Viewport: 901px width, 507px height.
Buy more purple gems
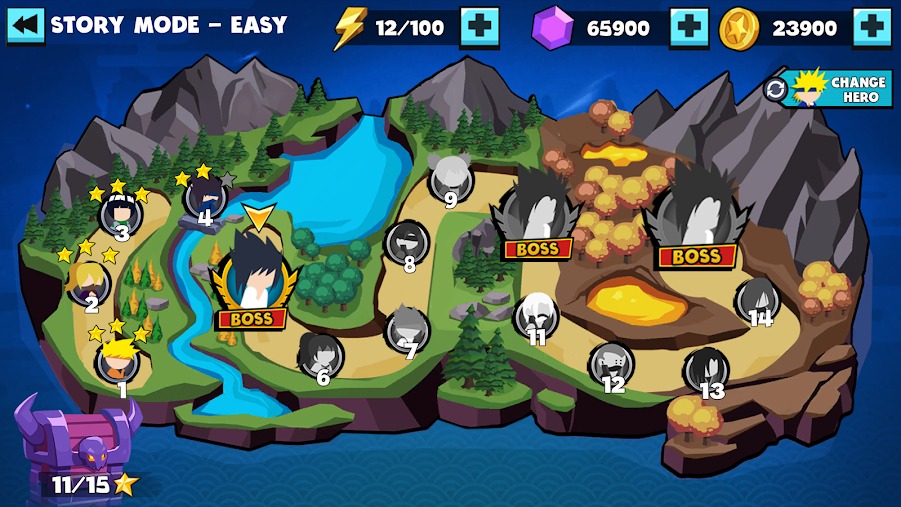[689, 28]
